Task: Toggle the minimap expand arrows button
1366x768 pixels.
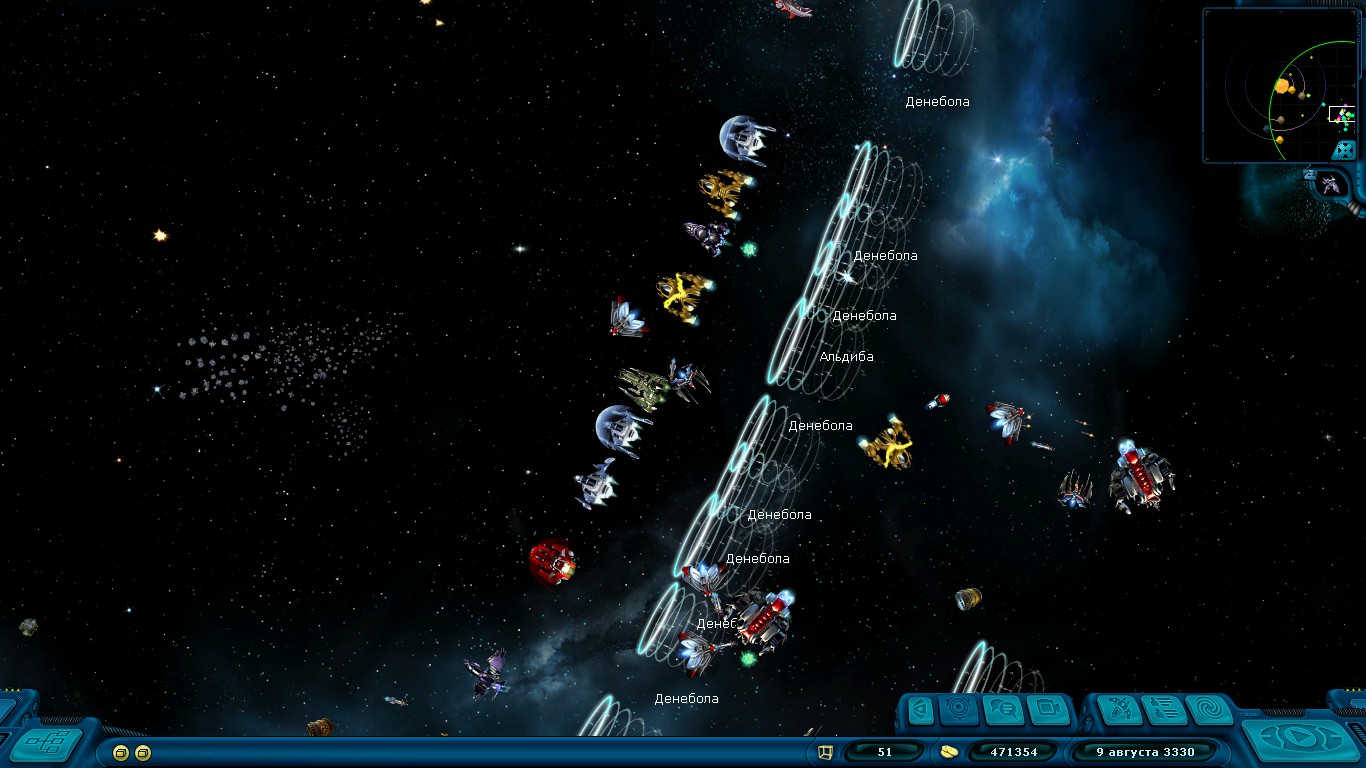Action: [1344, 150]
